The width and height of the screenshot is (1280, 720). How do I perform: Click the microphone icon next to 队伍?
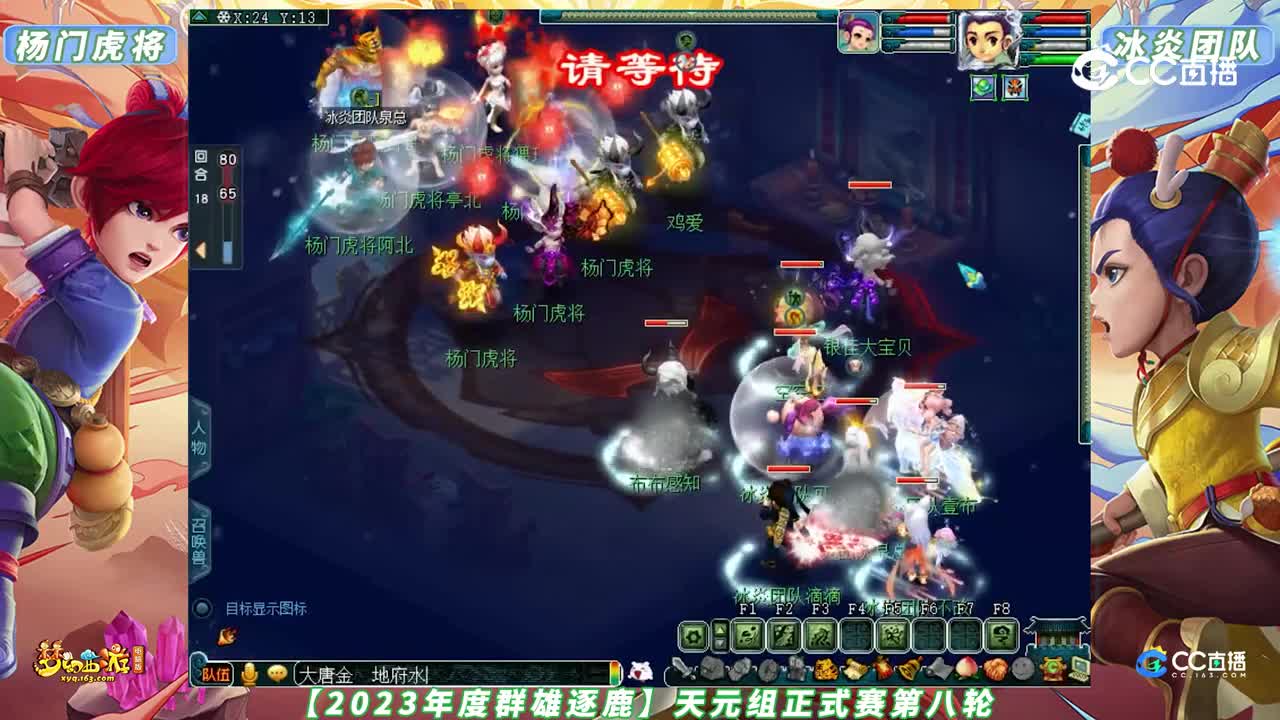[249, 673]
